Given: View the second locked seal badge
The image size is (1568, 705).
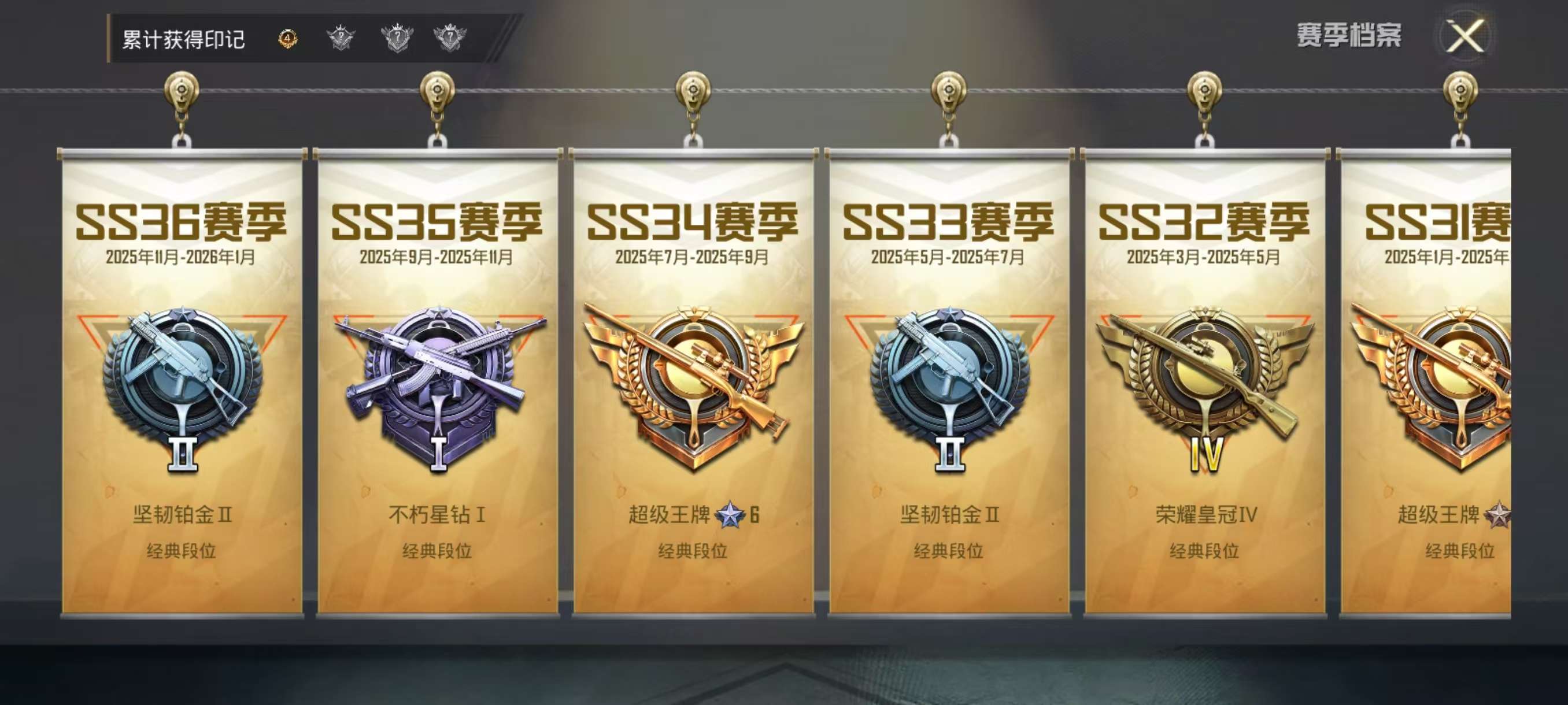Looking at the screenshot, I should tap(396, 38).
